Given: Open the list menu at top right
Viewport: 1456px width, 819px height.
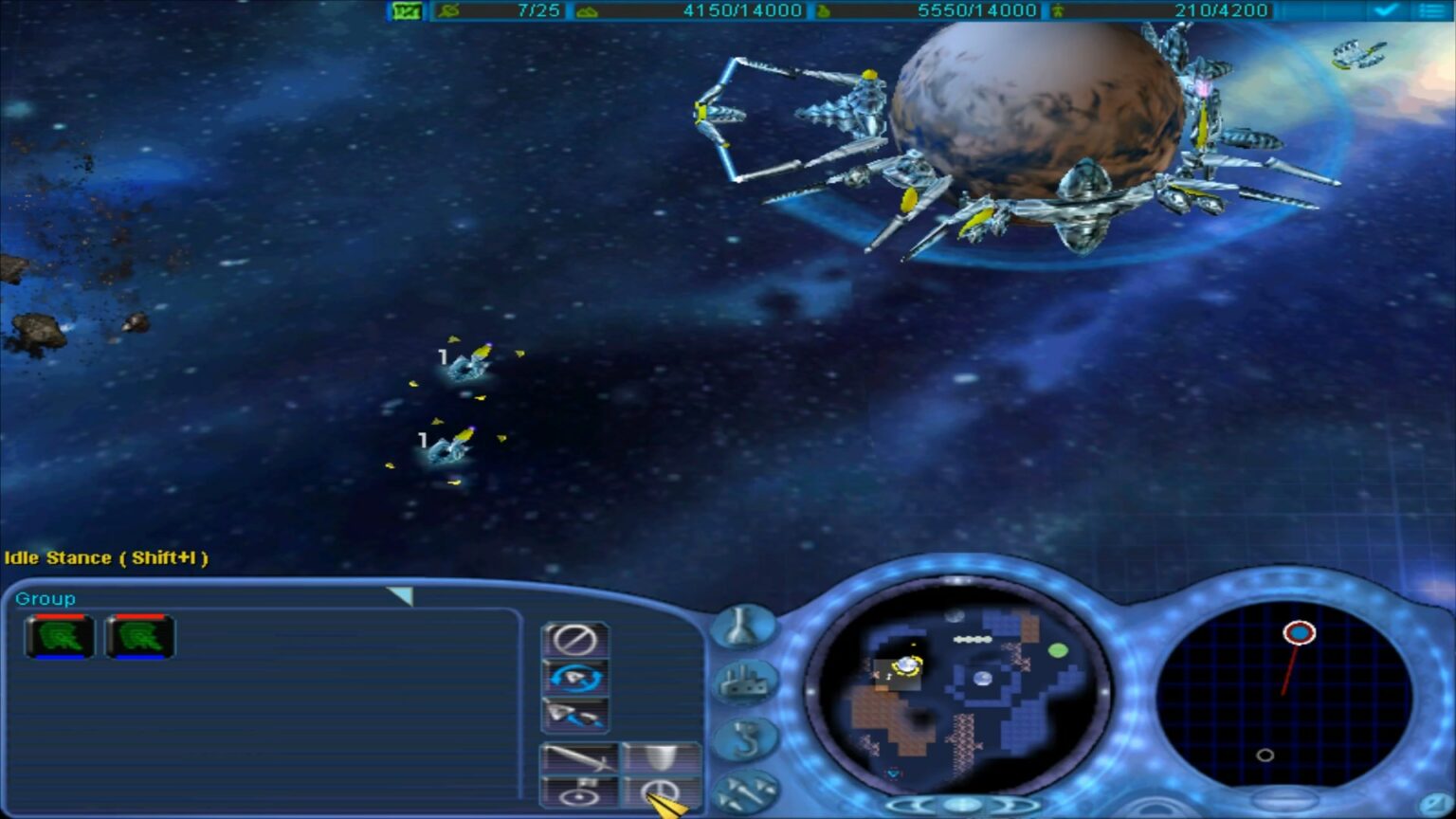Looking at the screenshot, I should (1432, 9).
